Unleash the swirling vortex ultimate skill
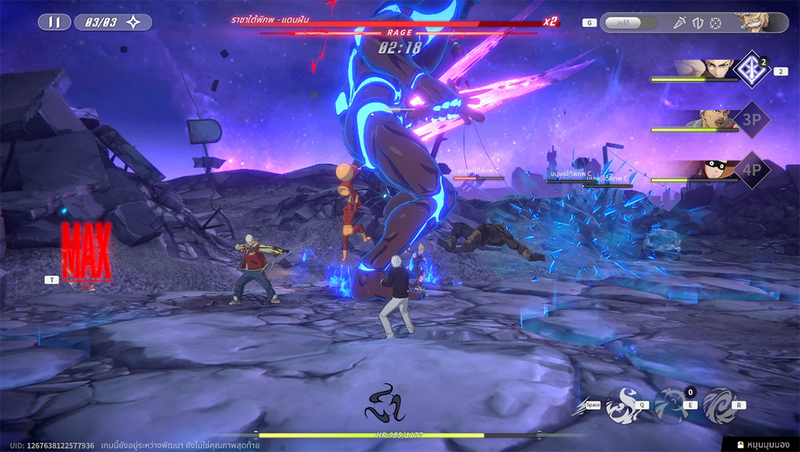 718,404
